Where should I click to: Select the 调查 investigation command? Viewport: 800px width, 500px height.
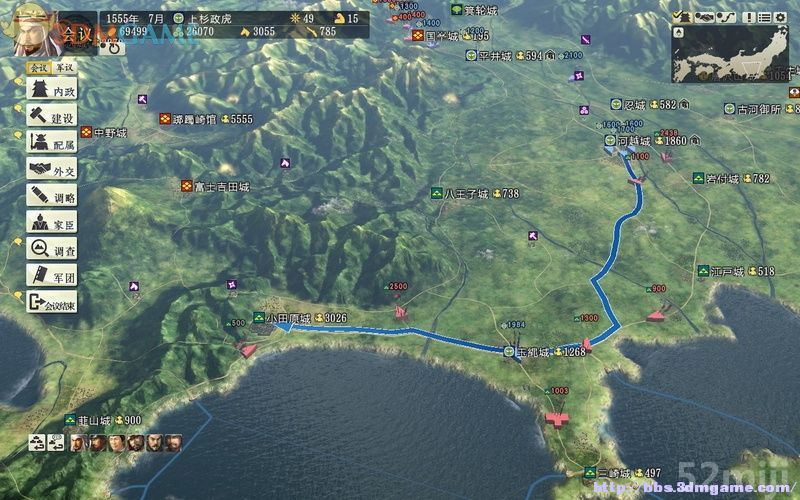click(53, 249)
